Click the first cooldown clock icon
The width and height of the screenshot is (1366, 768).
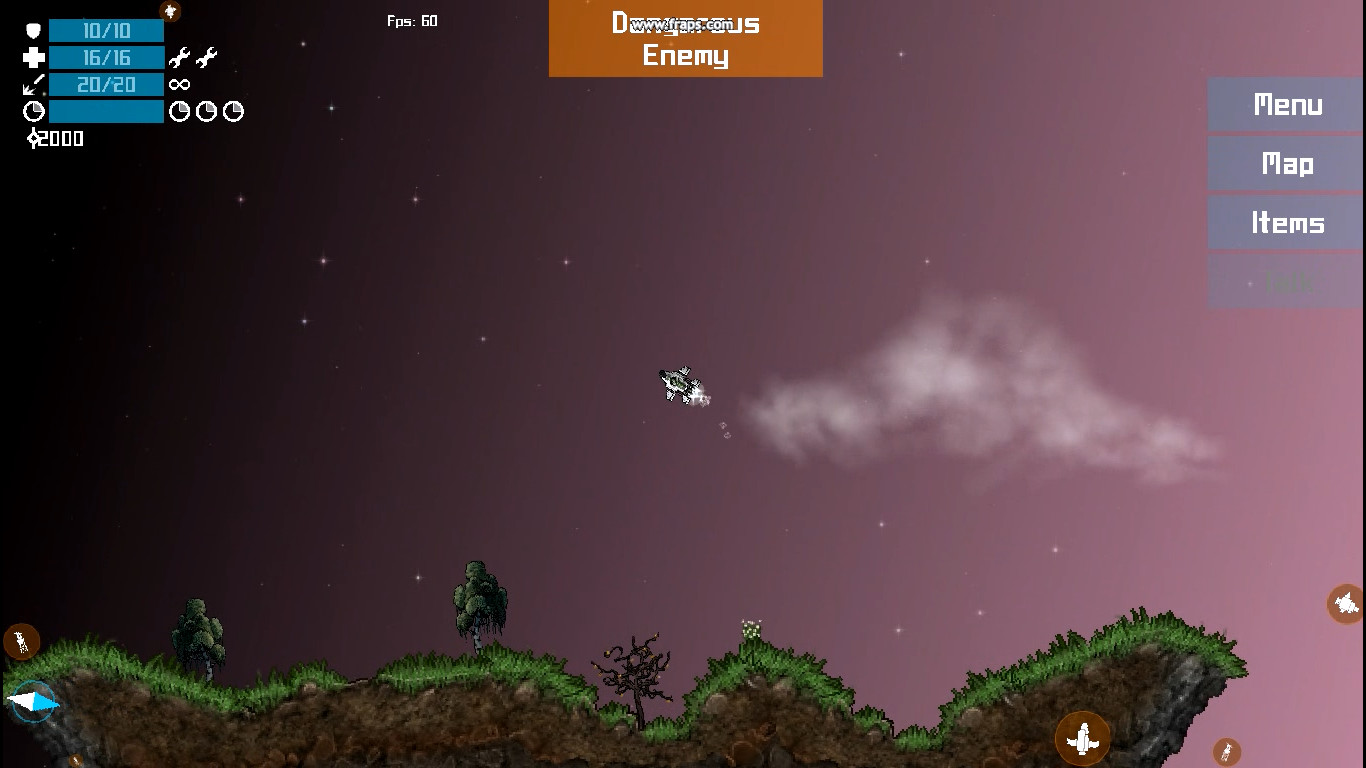point(179,111)
